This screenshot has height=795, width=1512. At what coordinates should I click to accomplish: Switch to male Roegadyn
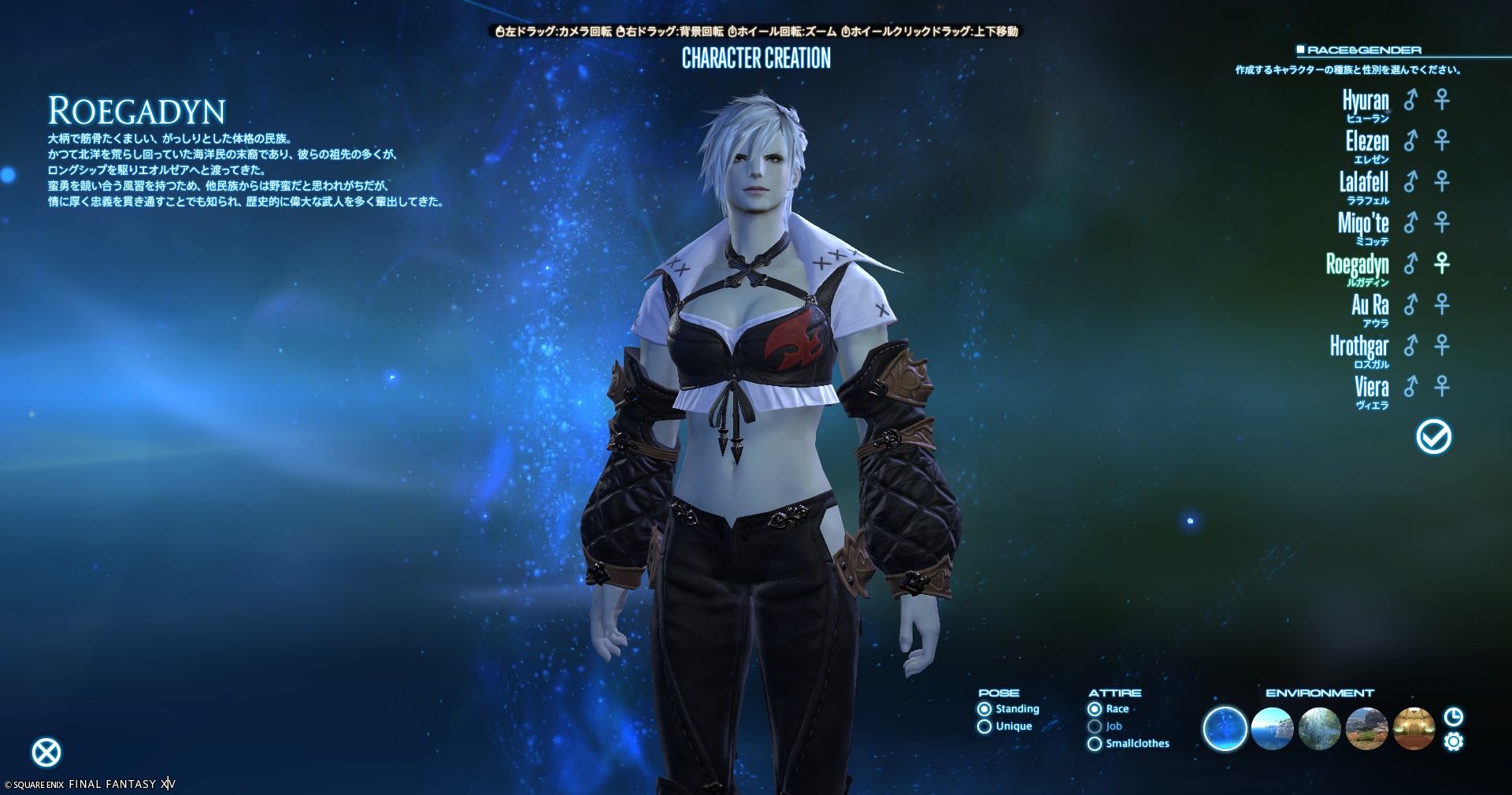pyautogui.click(x=1411, y=263)
